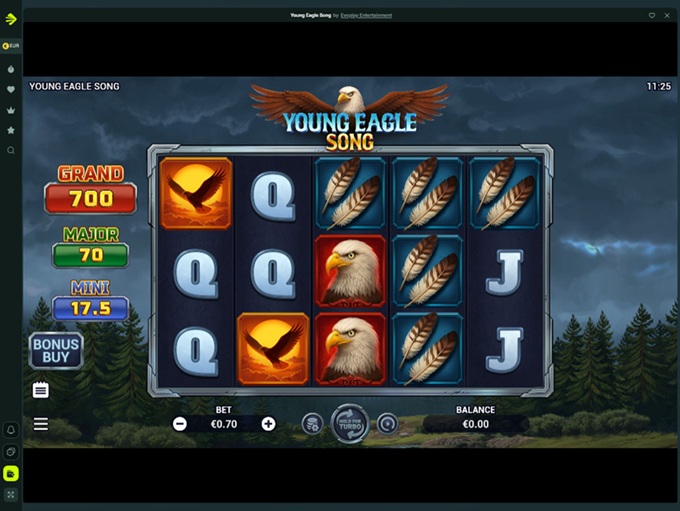The height and width of the screenshot is (511, 680).
Task: Open the hamburger game menu
Action: coord(41,424)
